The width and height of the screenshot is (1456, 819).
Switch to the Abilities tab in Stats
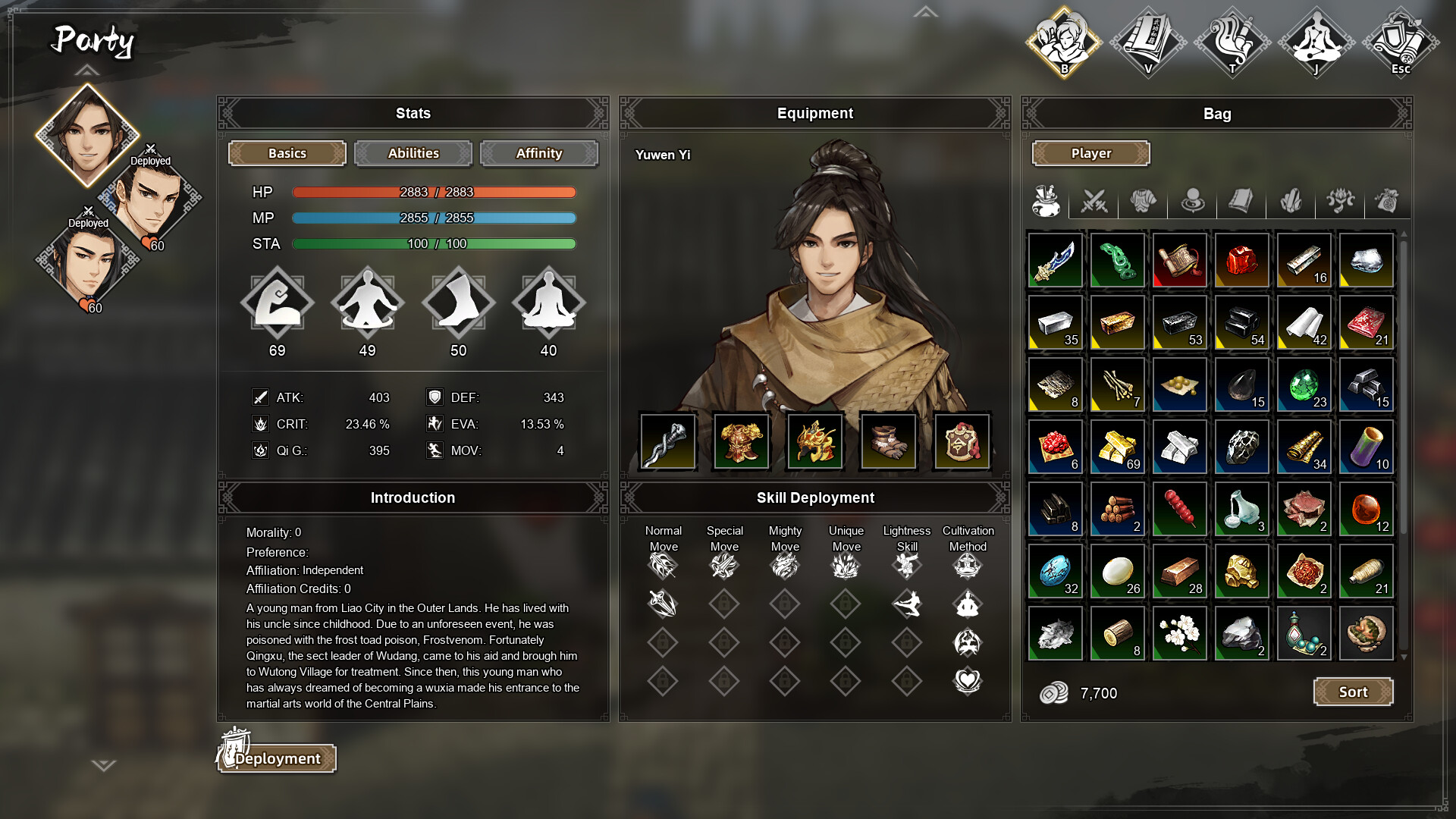pos(413,153)
